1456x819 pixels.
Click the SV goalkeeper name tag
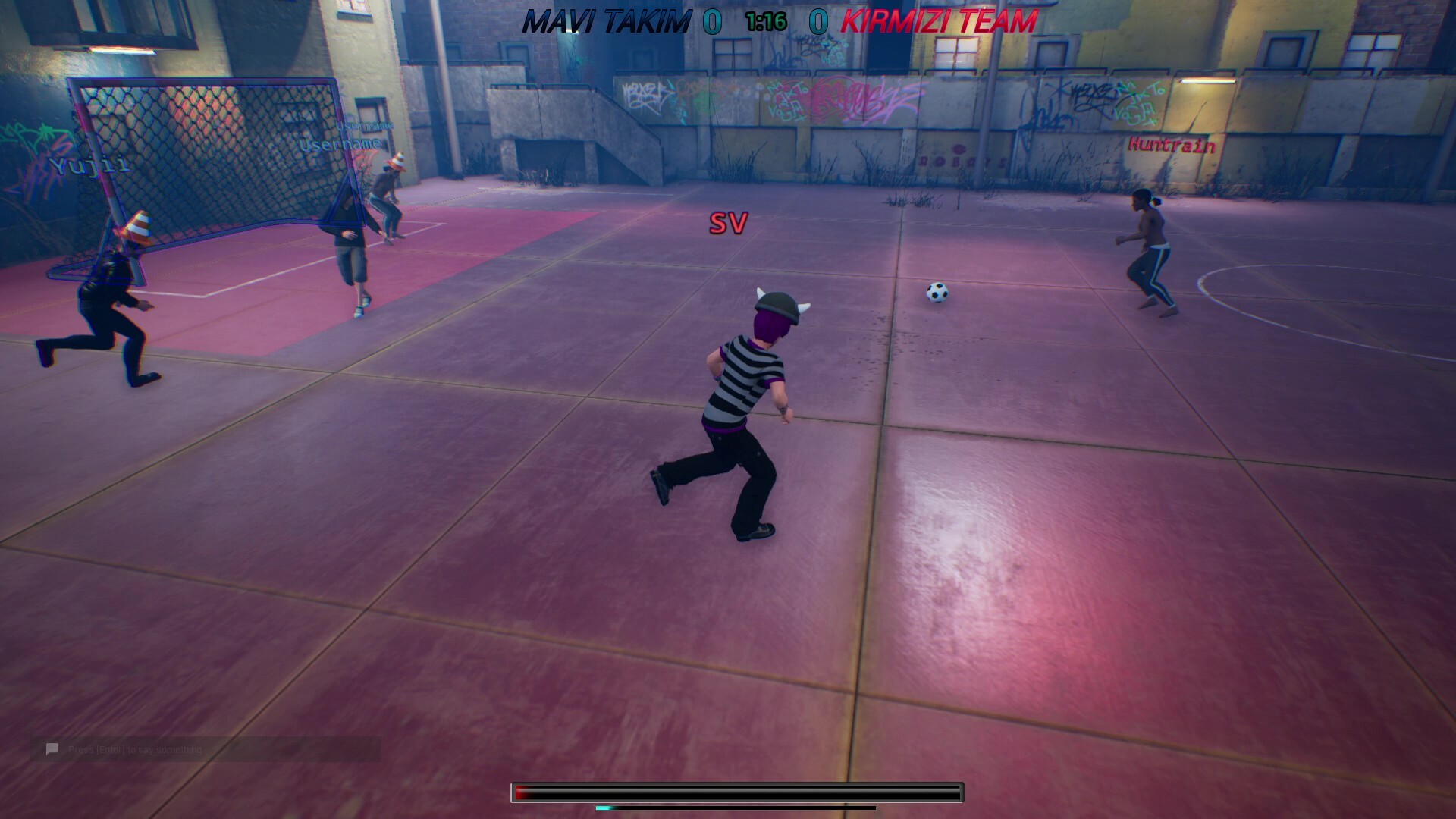point(729,224)
